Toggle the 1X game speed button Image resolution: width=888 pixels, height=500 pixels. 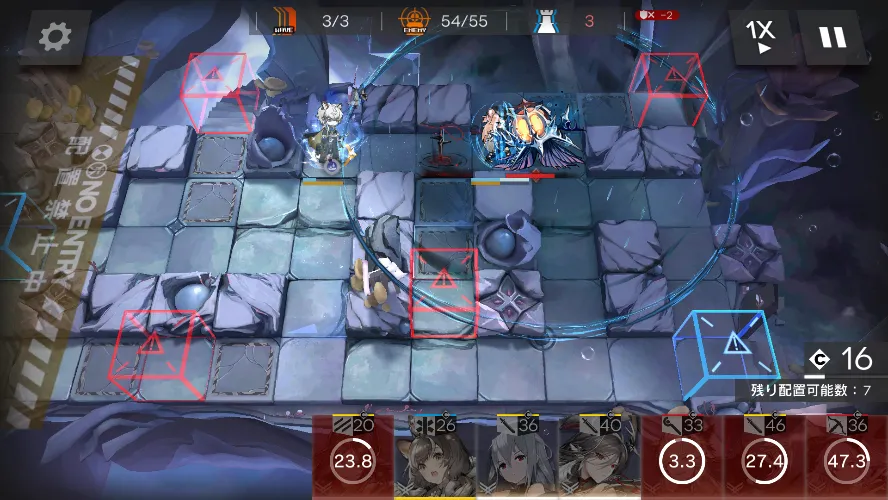[x=763, y=37]
